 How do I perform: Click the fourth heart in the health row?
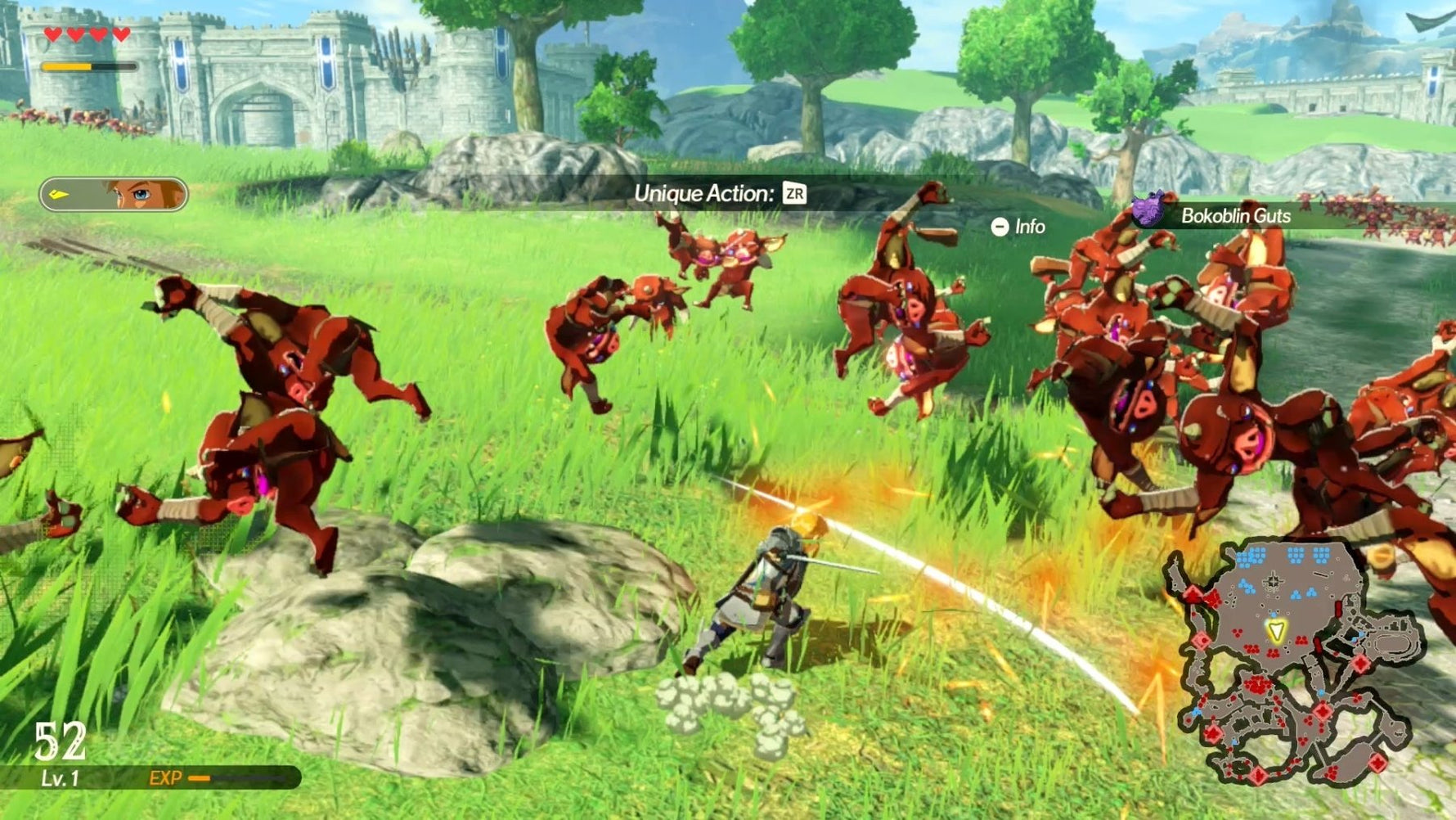(x=120, y=34)
